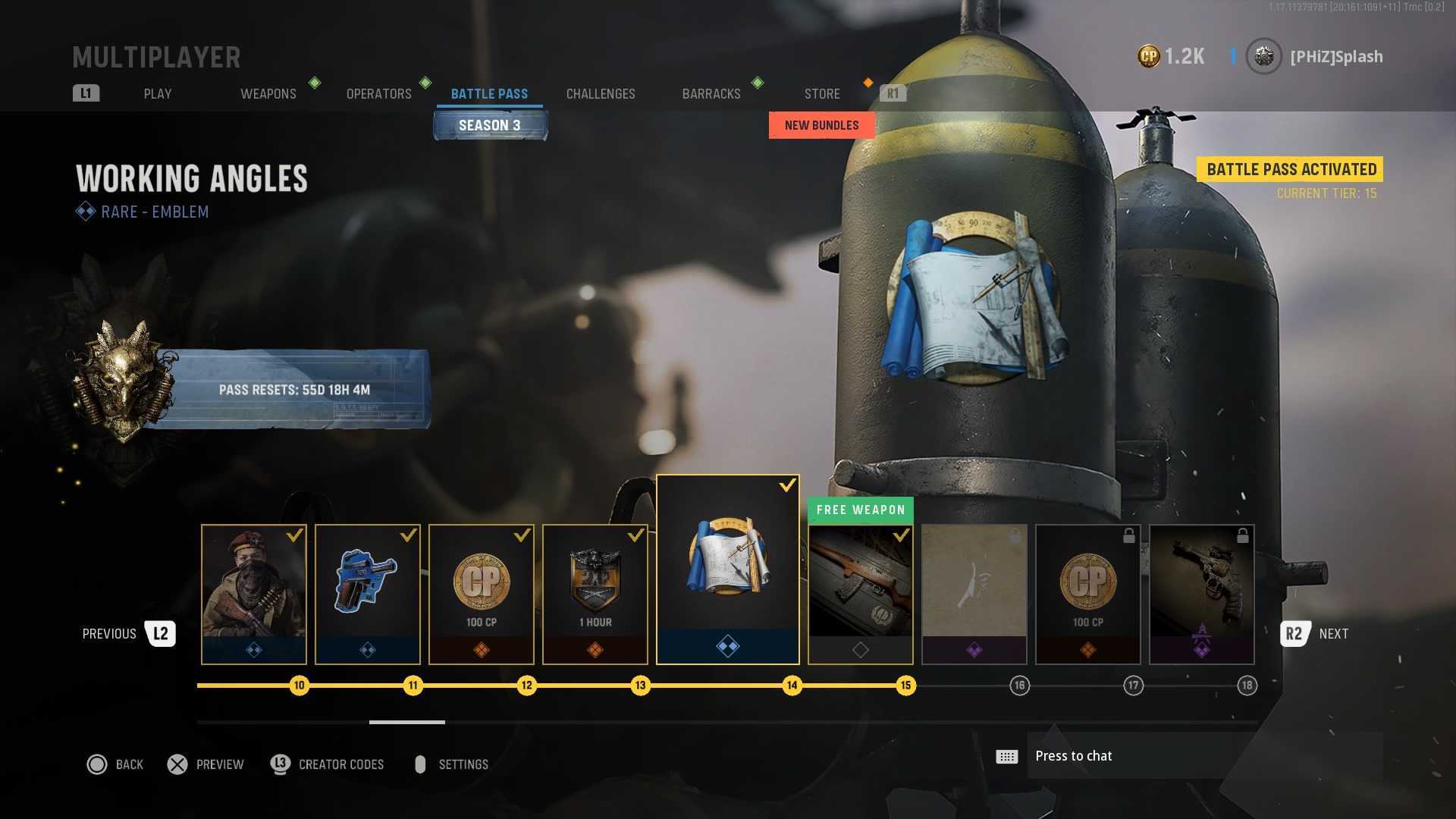This screenshot has height=819, width=1456.
Task: Open the Challenges tab
Action: (x=601, y=94)
